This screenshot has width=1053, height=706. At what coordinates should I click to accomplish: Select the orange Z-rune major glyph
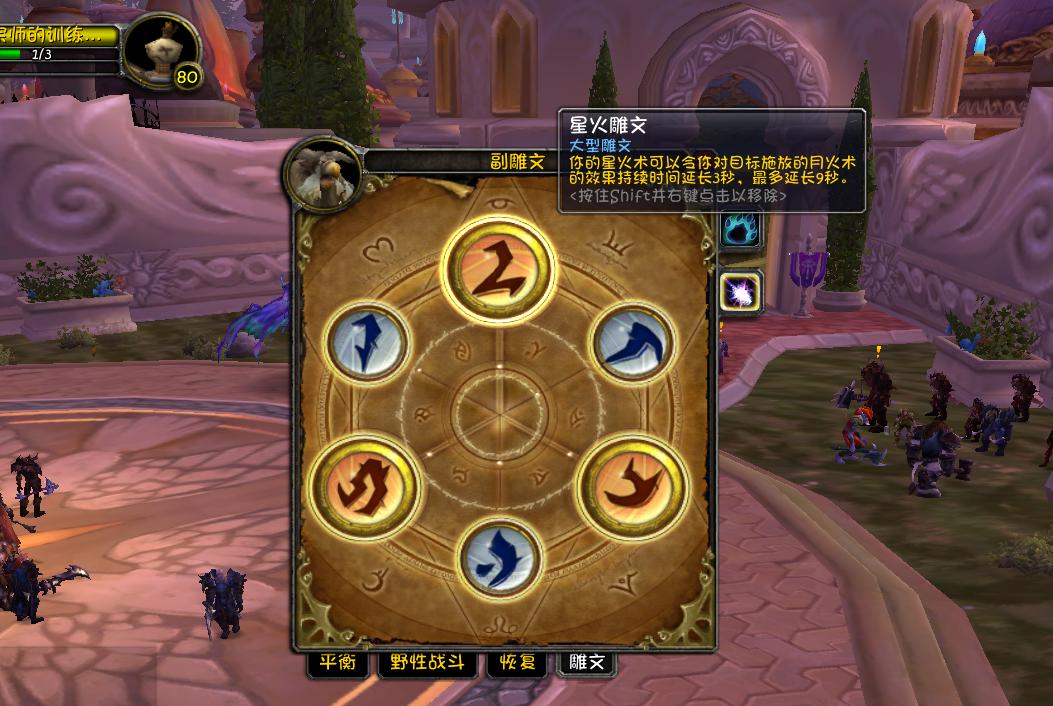click(x=497, y=269)
